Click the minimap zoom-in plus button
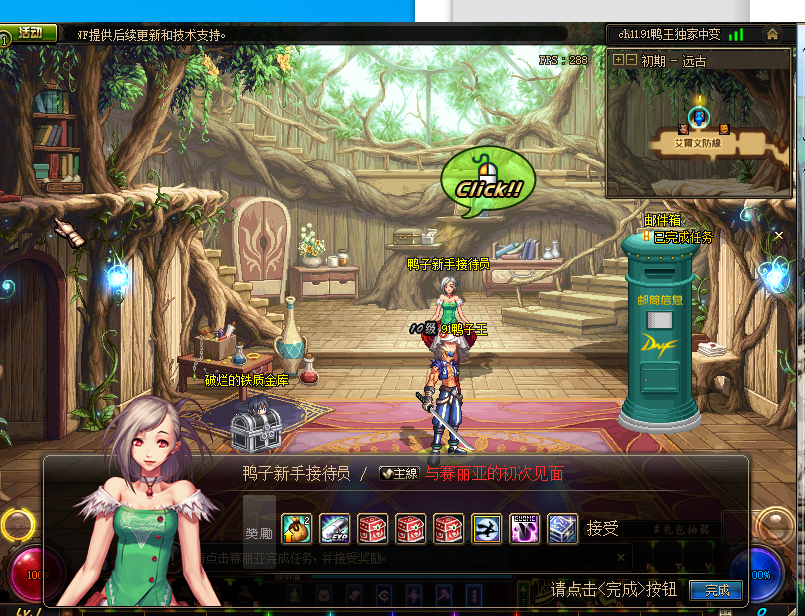Image resolution: width=805 pixels, height=616 pixels. click(x=619, y=60)
